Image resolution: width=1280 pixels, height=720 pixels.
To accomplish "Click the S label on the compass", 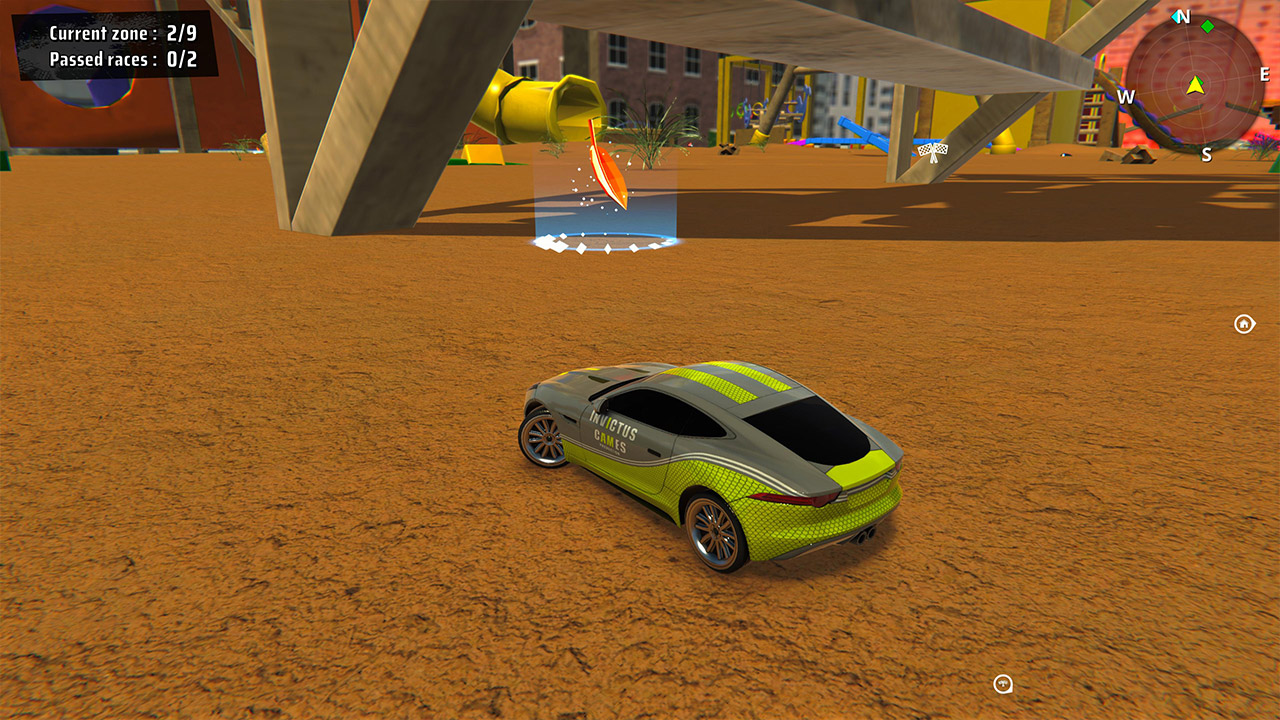I will tap(1207, 152).
